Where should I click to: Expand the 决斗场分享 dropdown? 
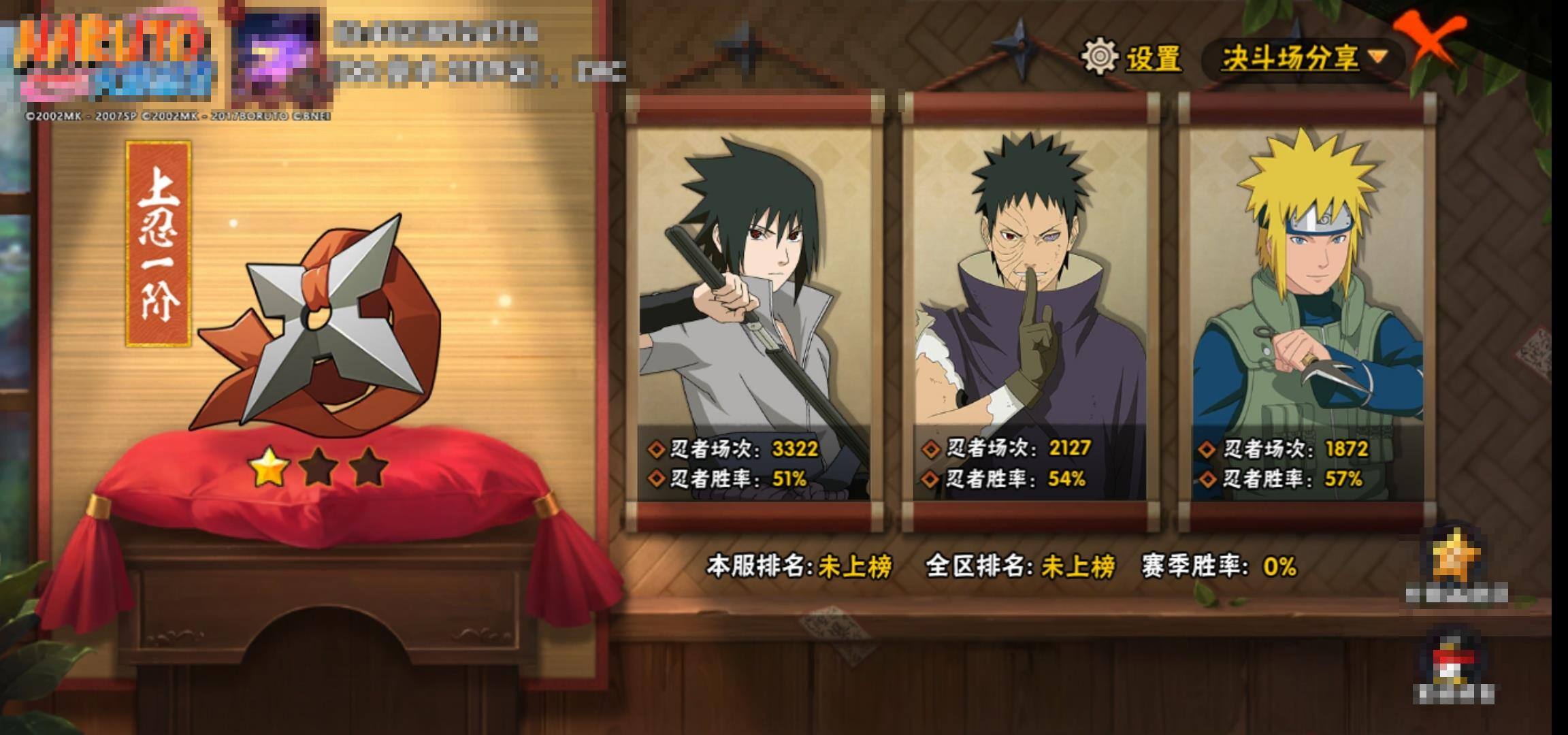point(1303,58)
